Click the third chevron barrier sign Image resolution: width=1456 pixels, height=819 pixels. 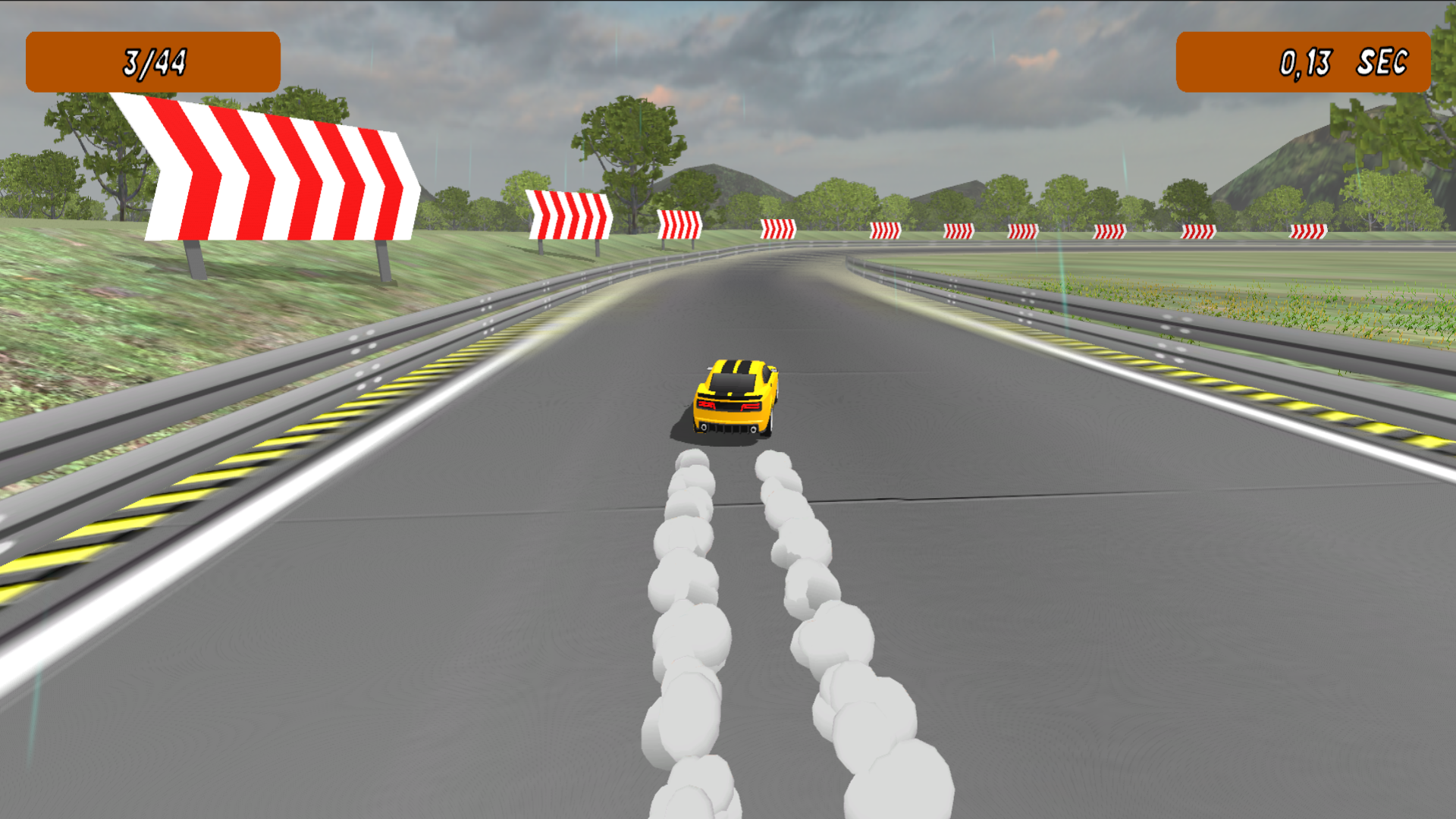point(679,224)
